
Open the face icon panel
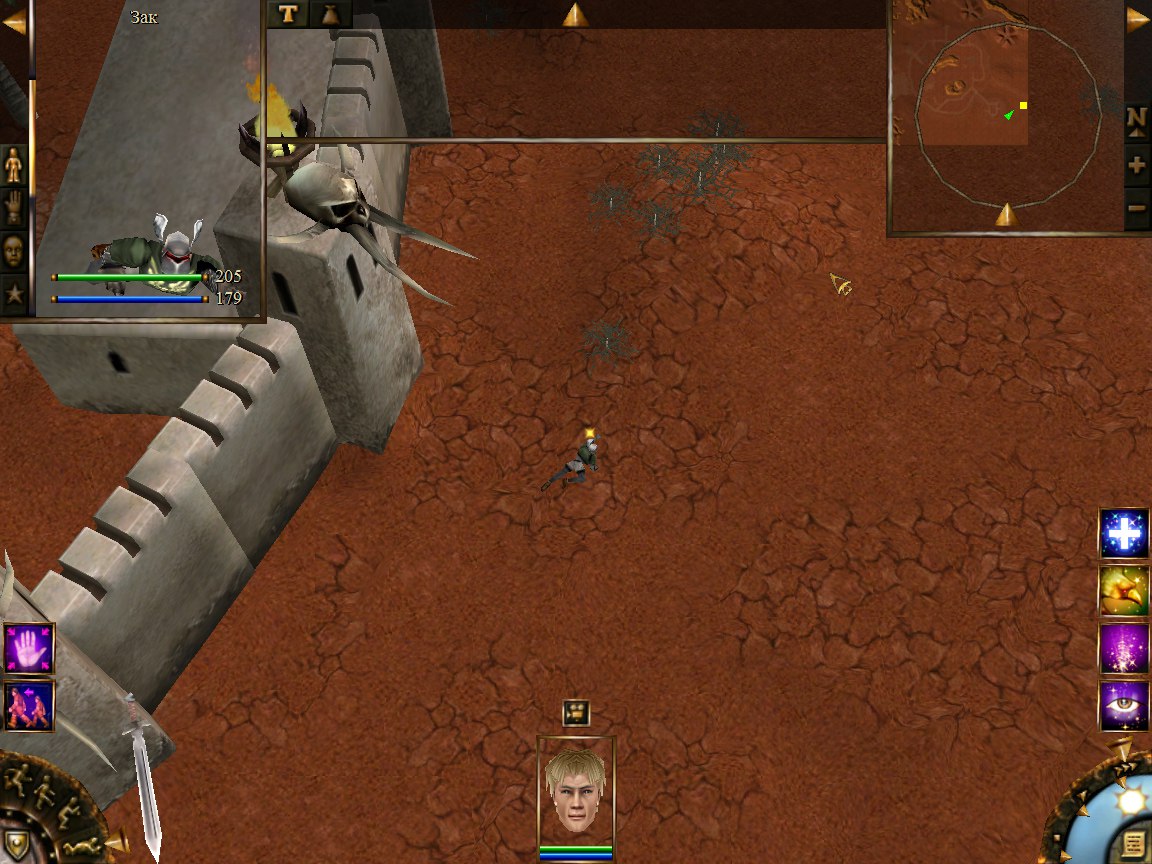14,250
